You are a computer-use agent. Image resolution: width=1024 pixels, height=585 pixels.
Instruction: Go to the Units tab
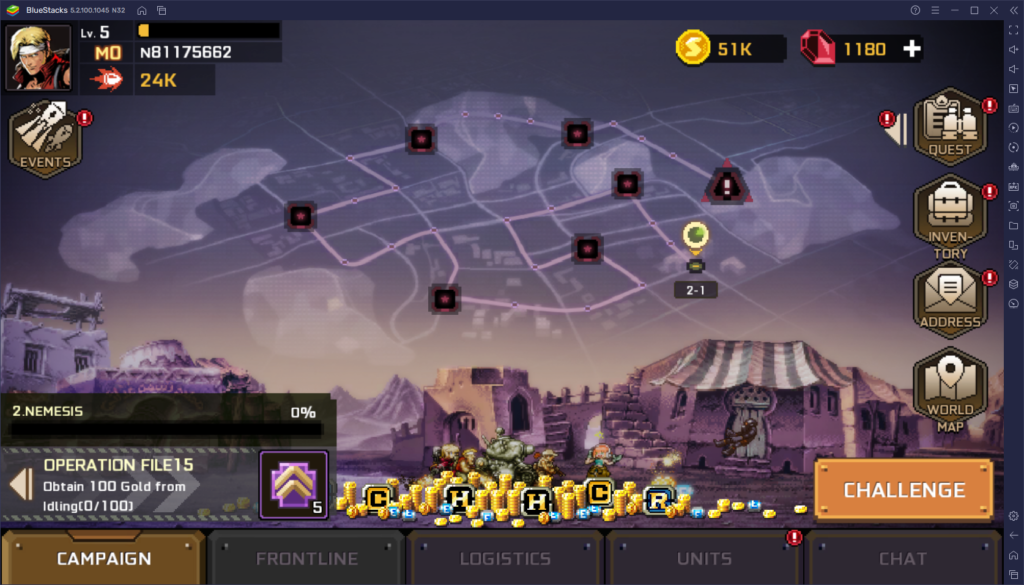(704, 558)
